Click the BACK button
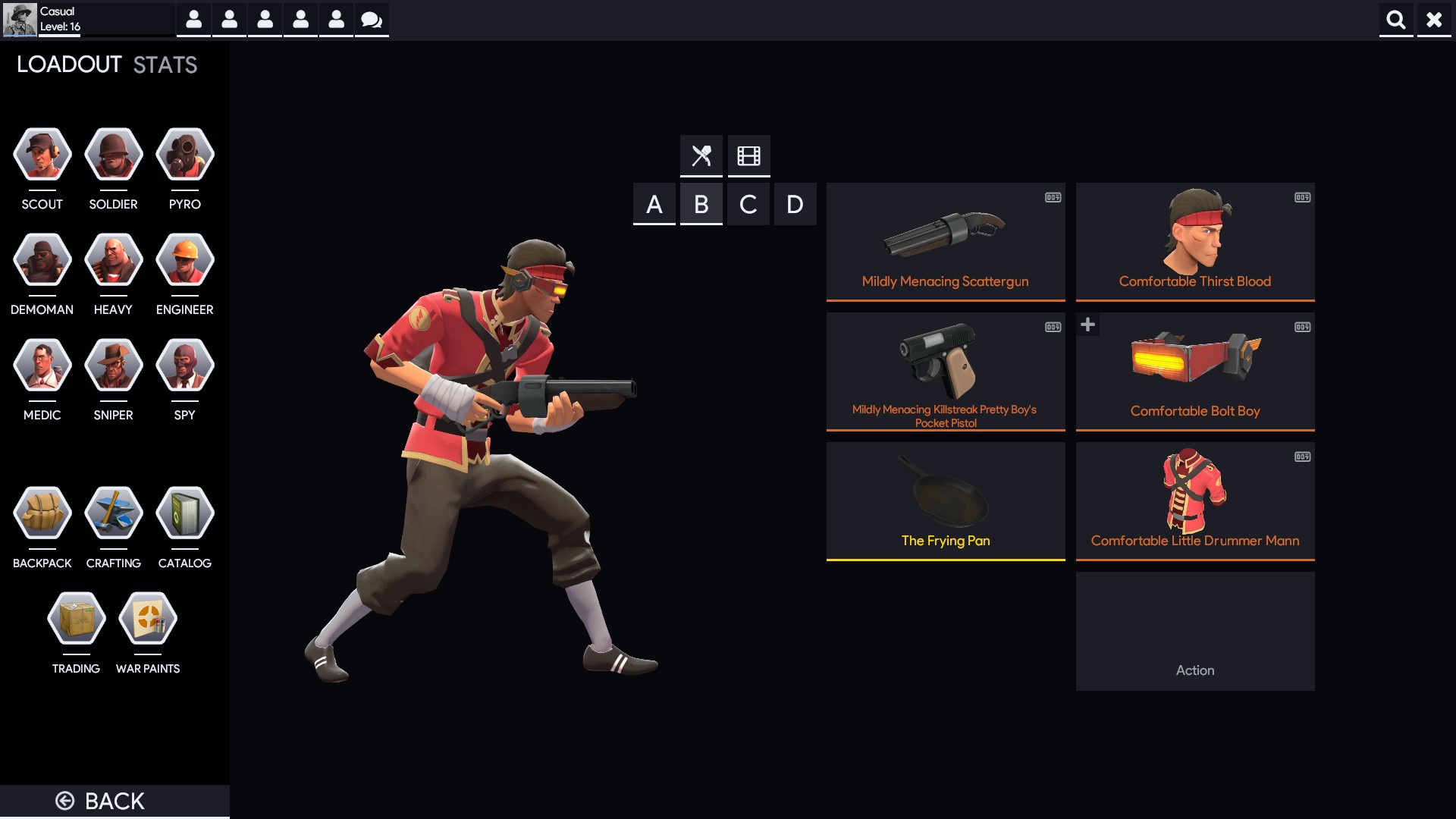The image size is (1456, 819). tap(99, 800)
